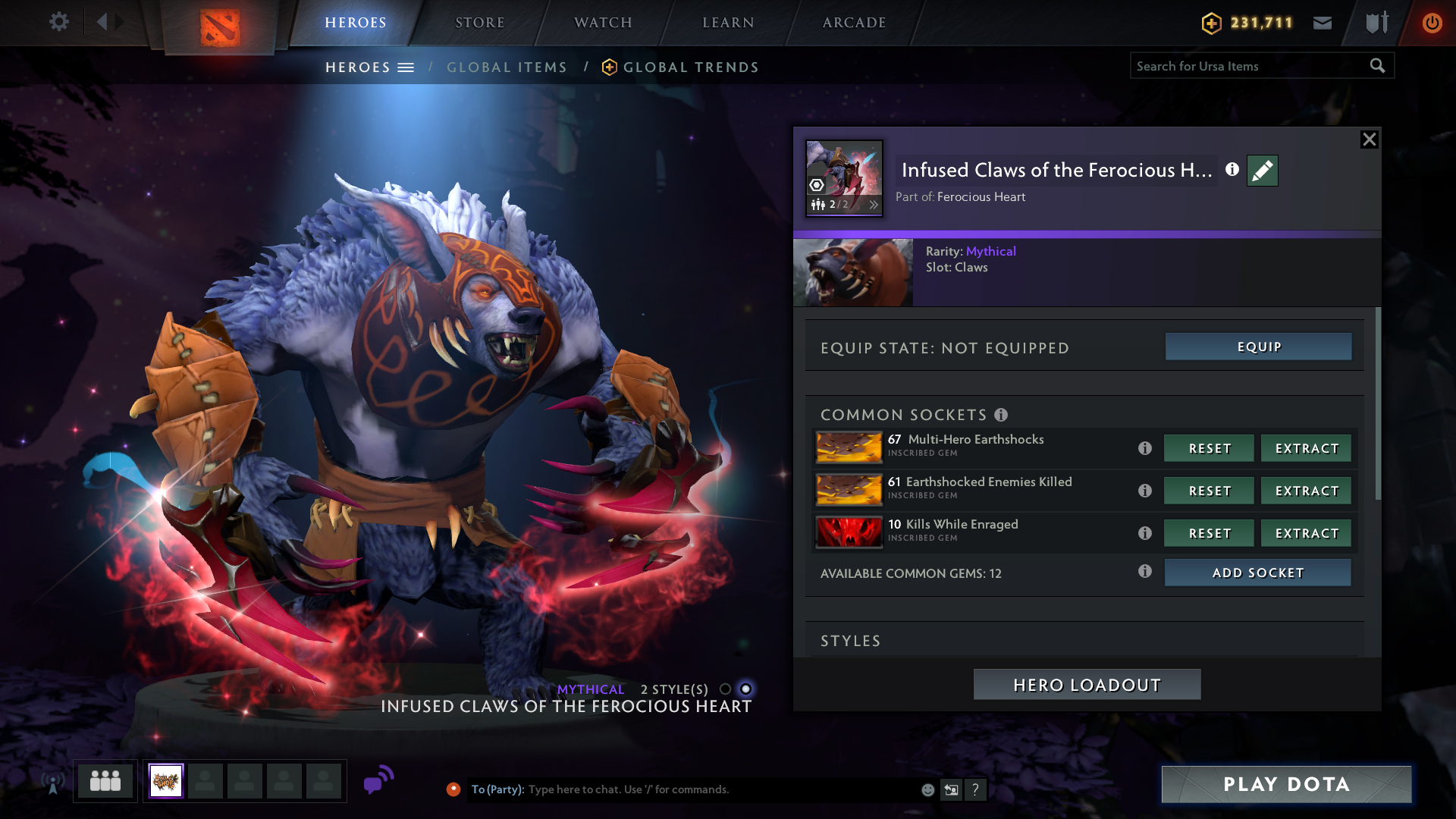The width and height of the screenshot is (1456, 819).
Task: Open the Hero Loadout
Action: (1087, 685)
